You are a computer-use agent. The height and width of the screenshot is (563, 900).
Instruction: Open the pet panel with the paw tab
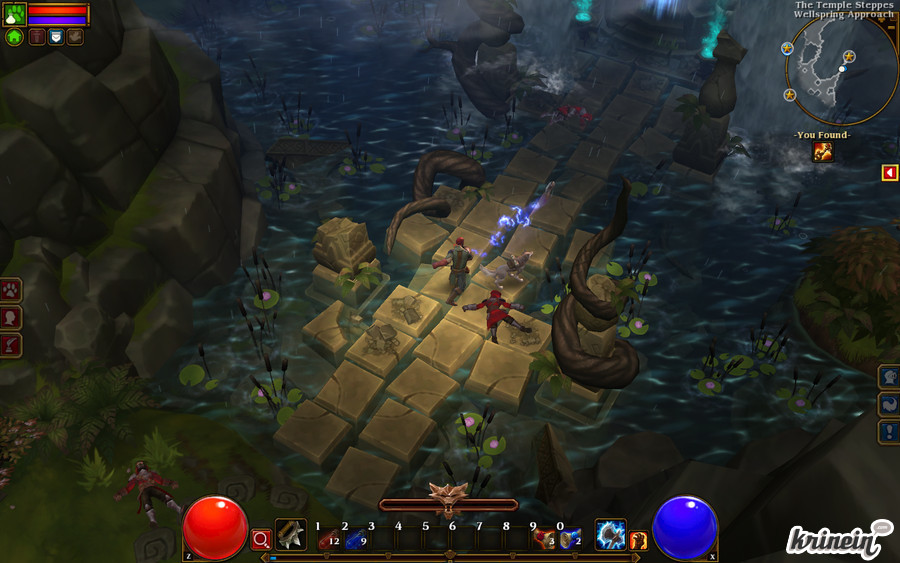[11, 290]
